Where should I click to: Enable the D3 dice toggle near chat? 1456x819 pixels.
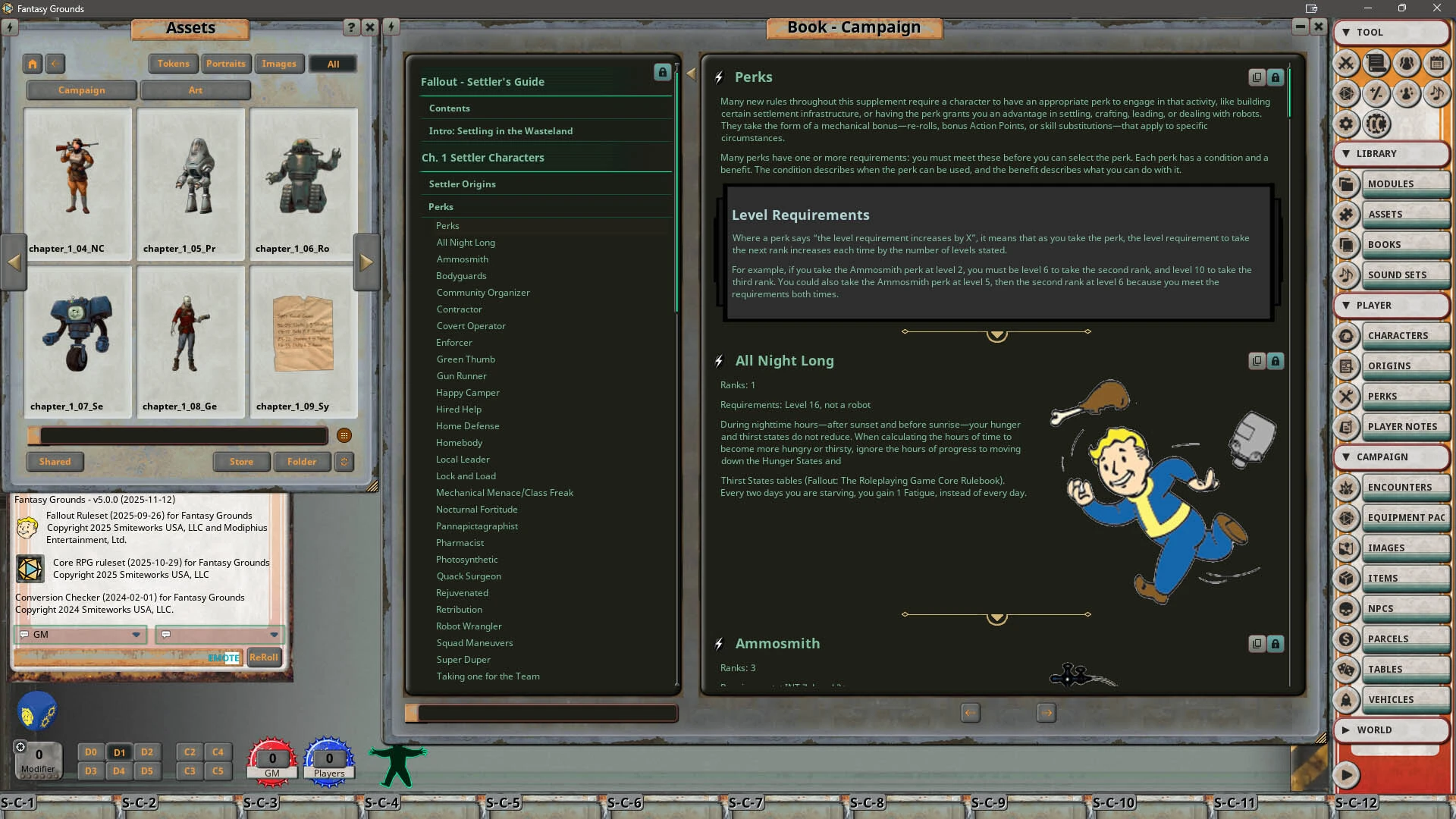90,770
